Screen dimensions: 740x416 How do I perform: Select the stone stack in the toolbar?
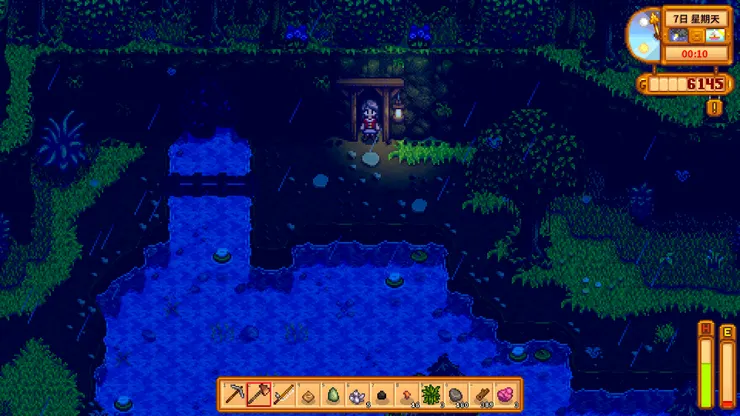coord(455,394)
